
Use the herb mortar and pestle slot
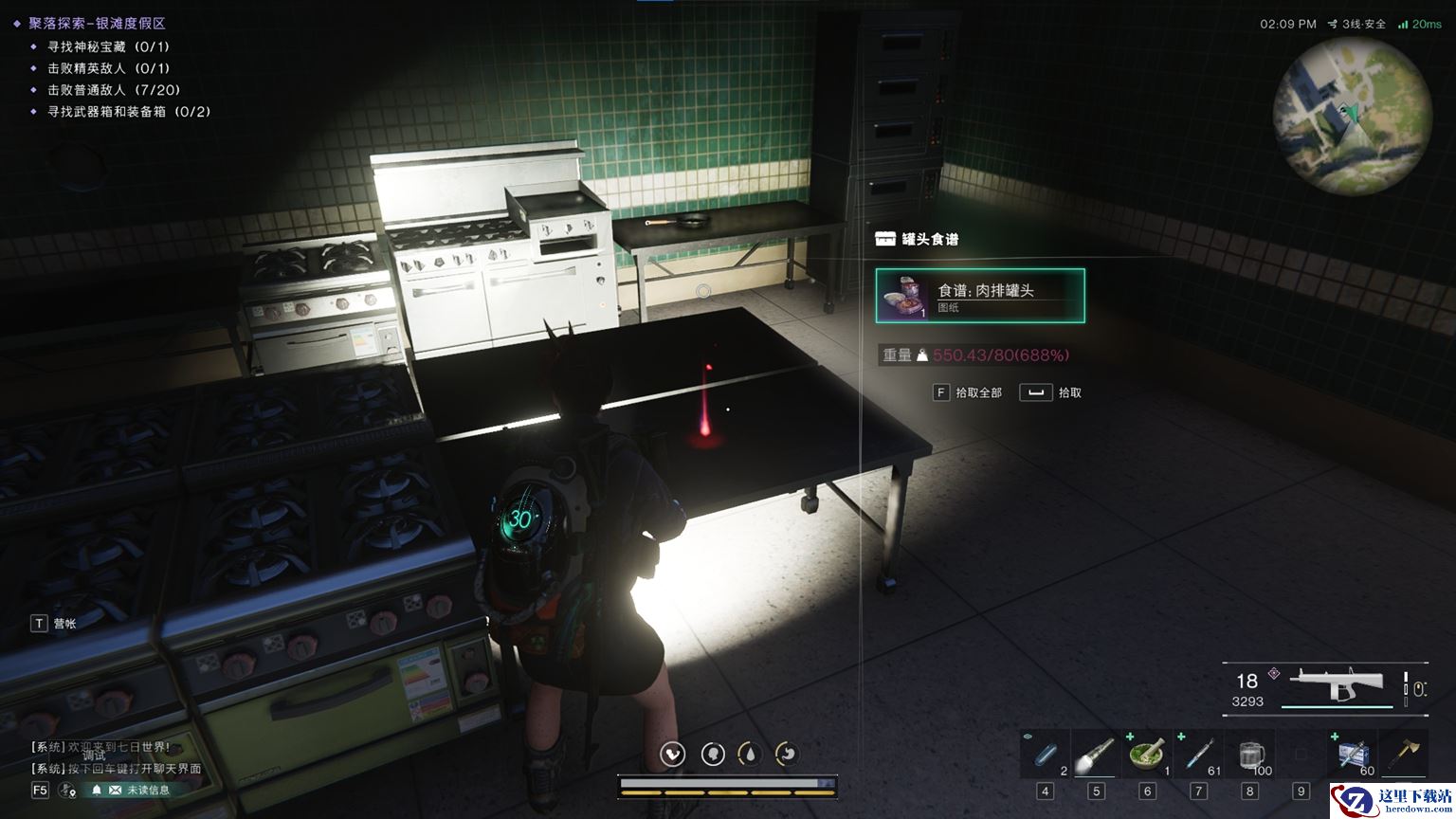(1147, 755)
